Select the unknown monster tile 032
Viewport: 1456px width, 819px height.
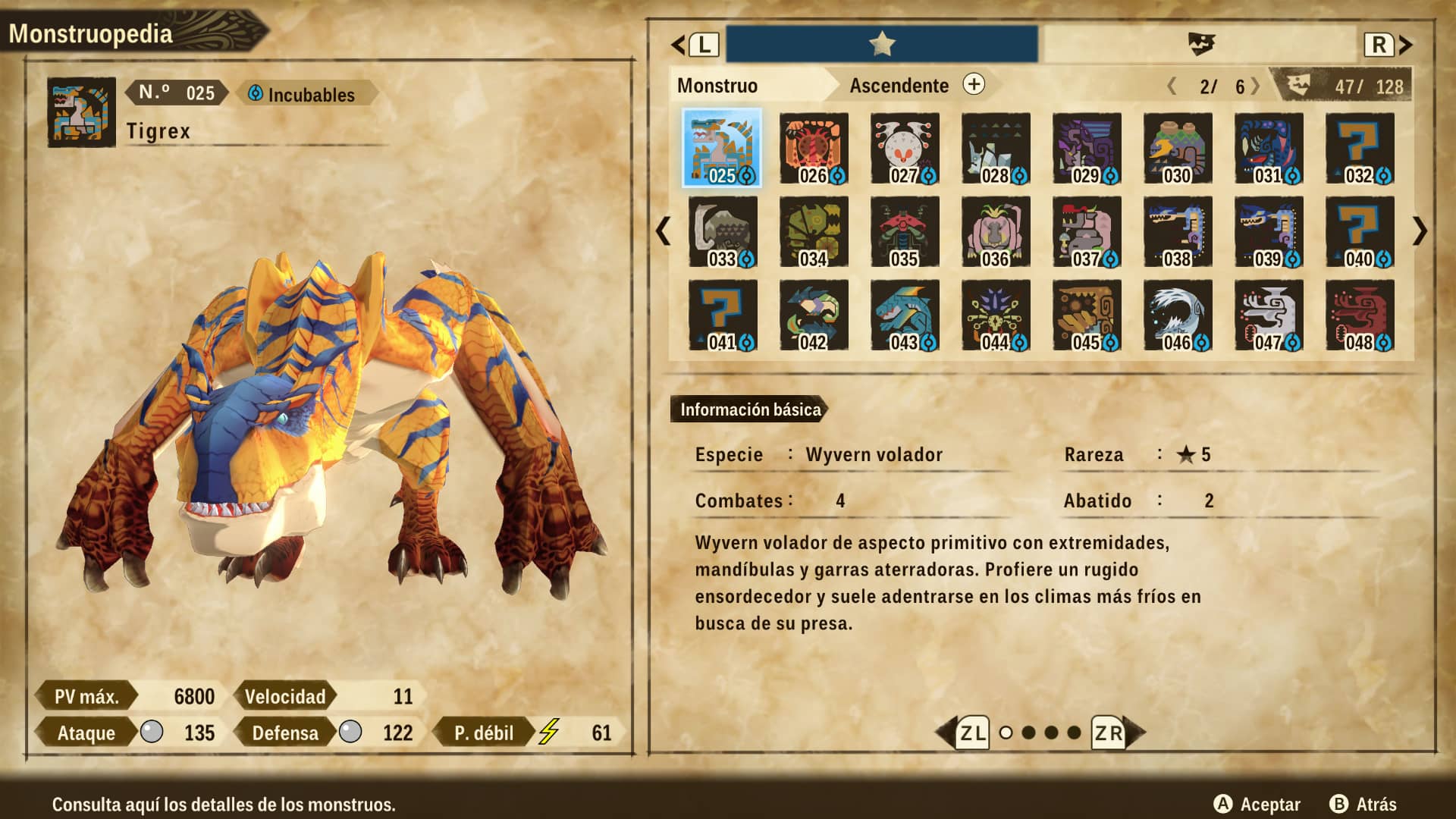coord(1360,149)
